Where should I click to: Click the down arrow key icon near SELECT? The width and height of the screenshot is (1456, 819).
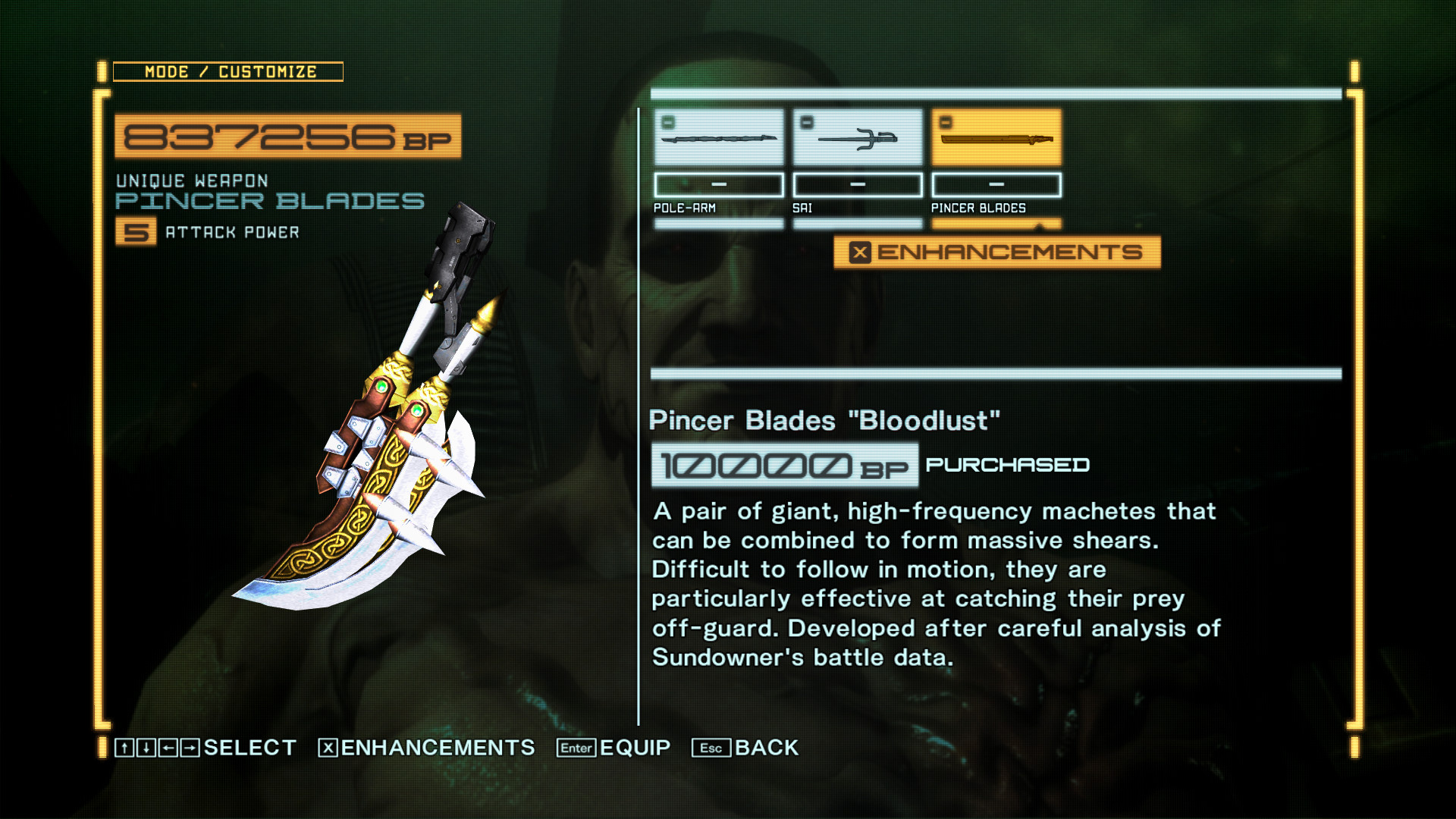(144, 748)
